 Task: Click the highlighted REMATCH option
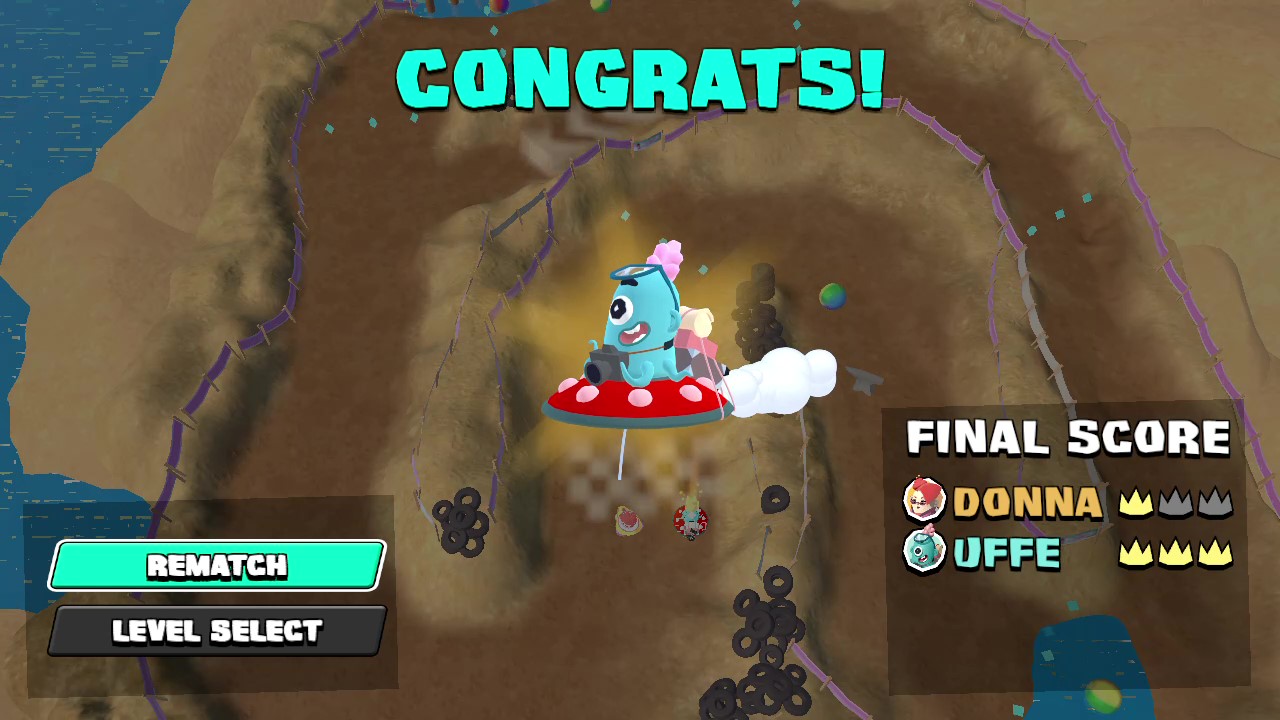pyautogui.click(x=215, y=566)
